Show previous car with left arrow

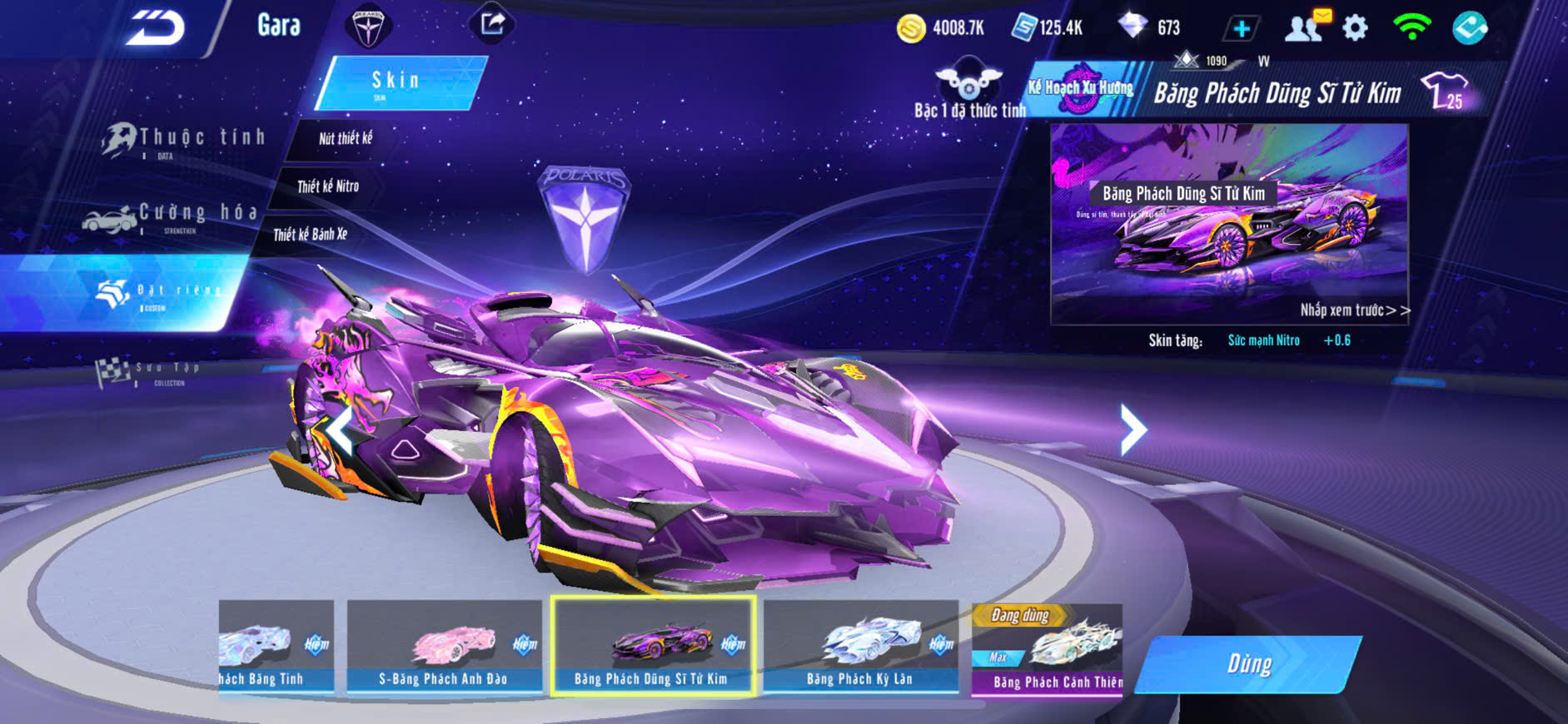click(x=340, y=429)
